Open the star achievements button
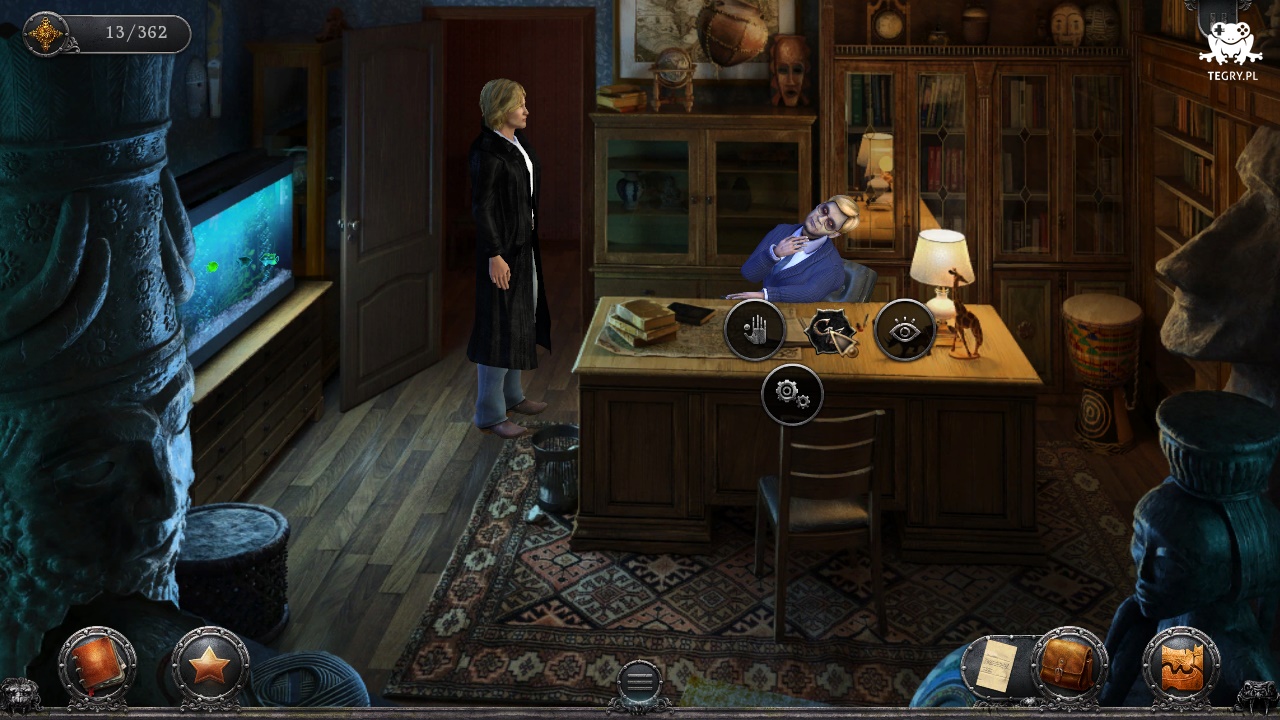This screenshot has height=720, width=1280. point(210,664)
